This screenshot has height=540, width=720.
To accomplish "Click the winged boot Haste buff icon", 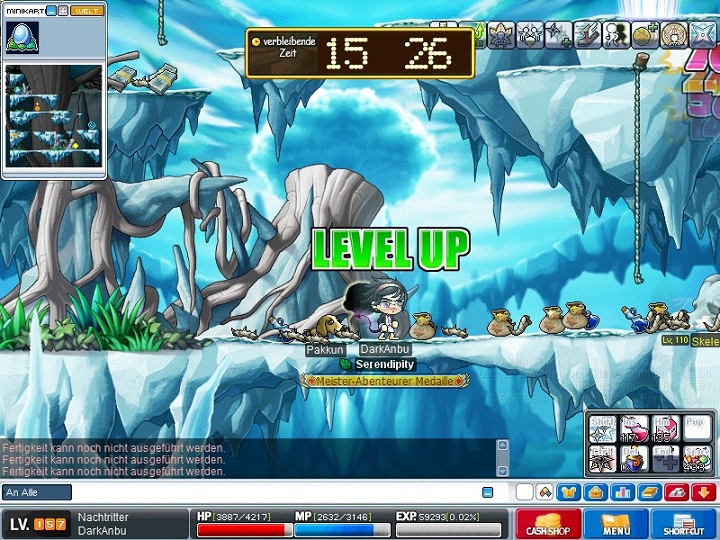I will pos(586,34).
